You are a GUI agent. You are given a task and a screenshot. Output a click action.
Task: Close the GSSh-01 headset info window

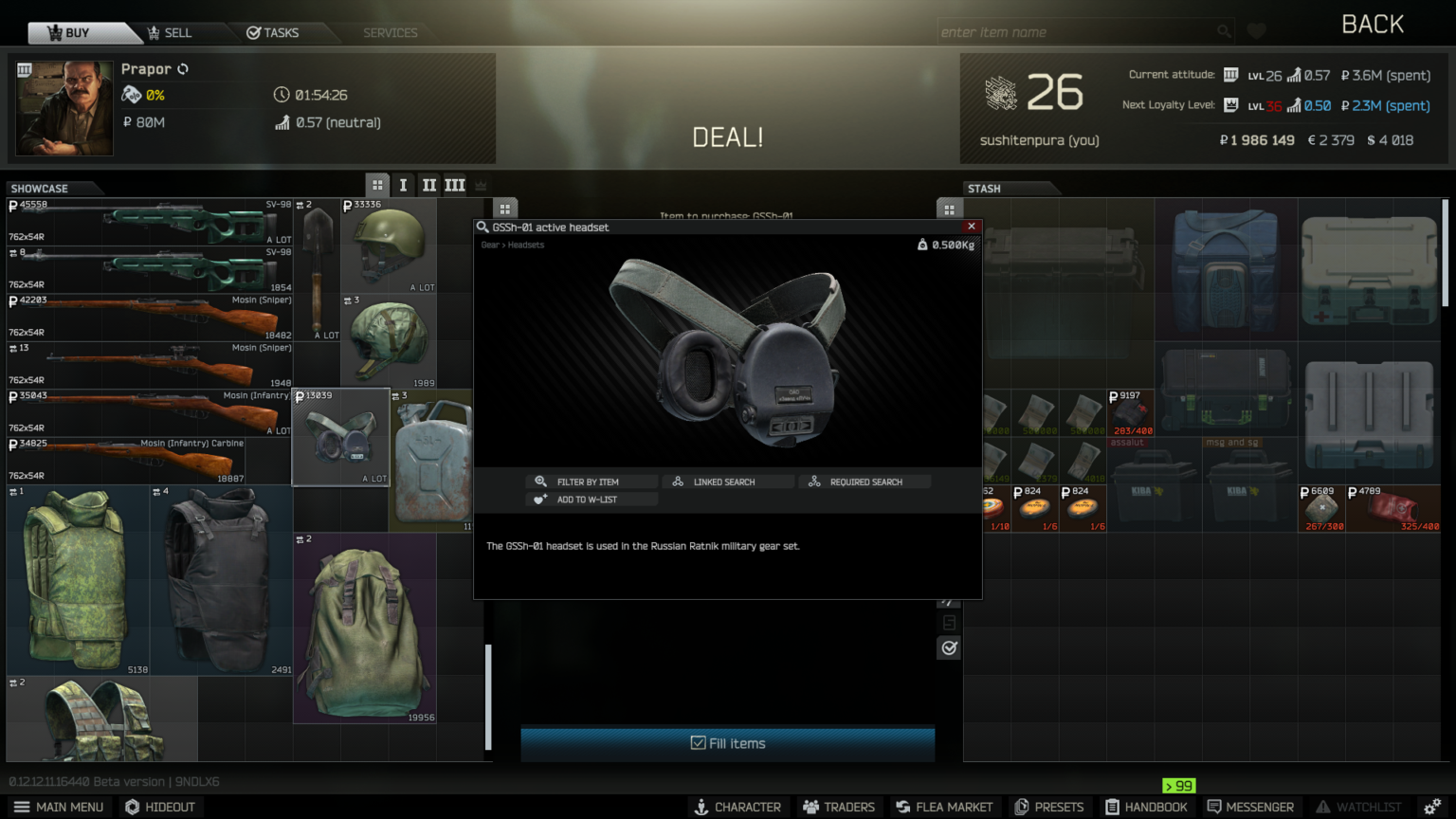pyautogui.click(x=971, y=227)
